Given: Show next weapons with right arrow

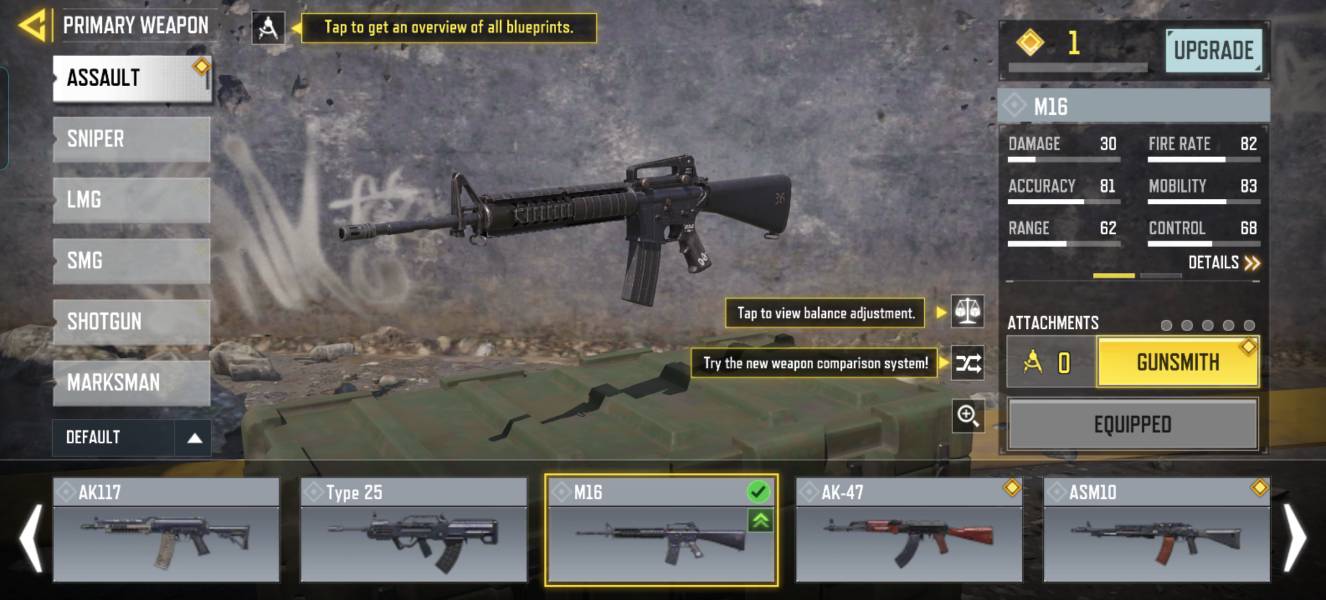Looking at the screenshot, I should (x=1295, y=538).
